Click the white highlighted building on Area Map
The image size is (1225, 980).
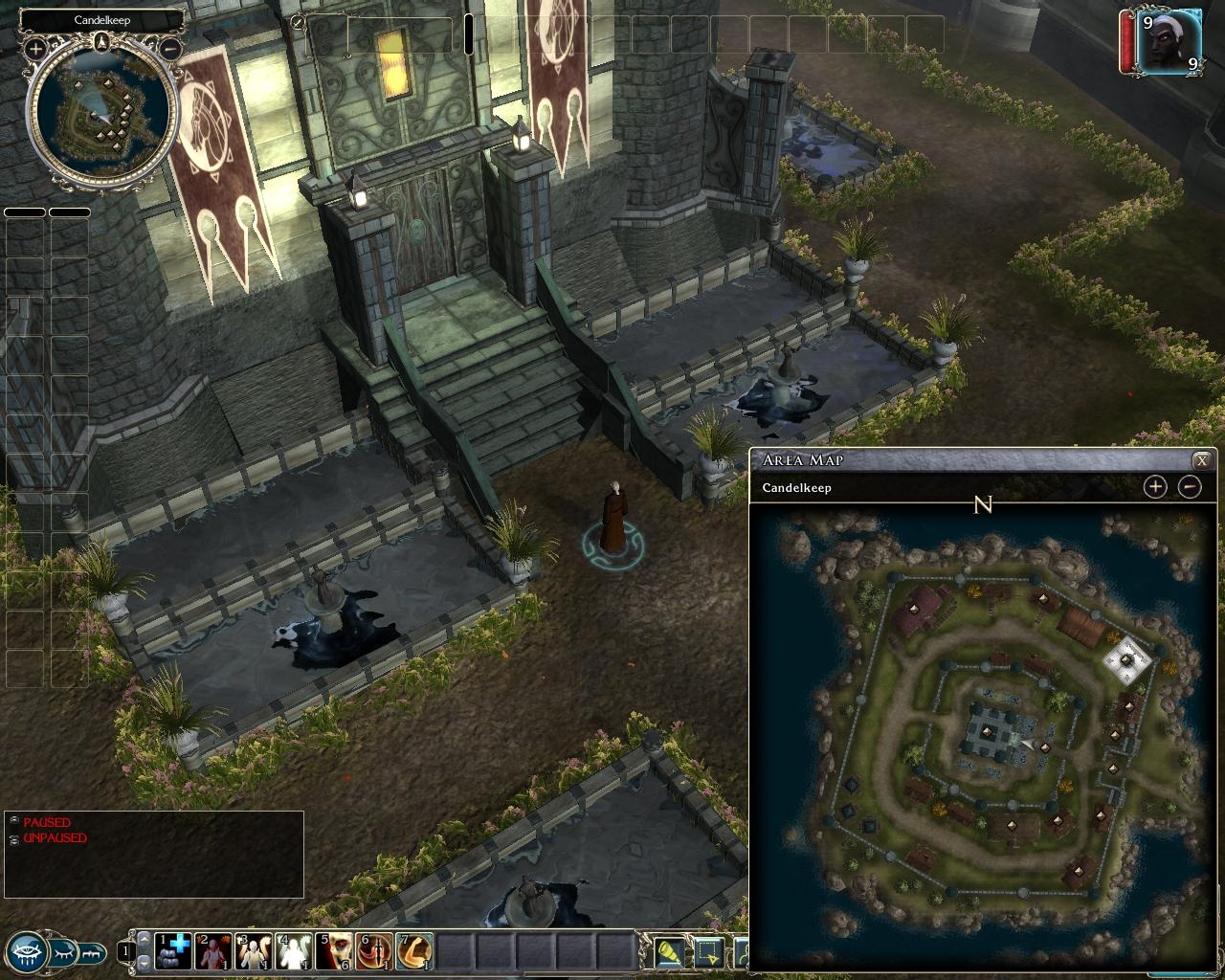point(1126,658)
